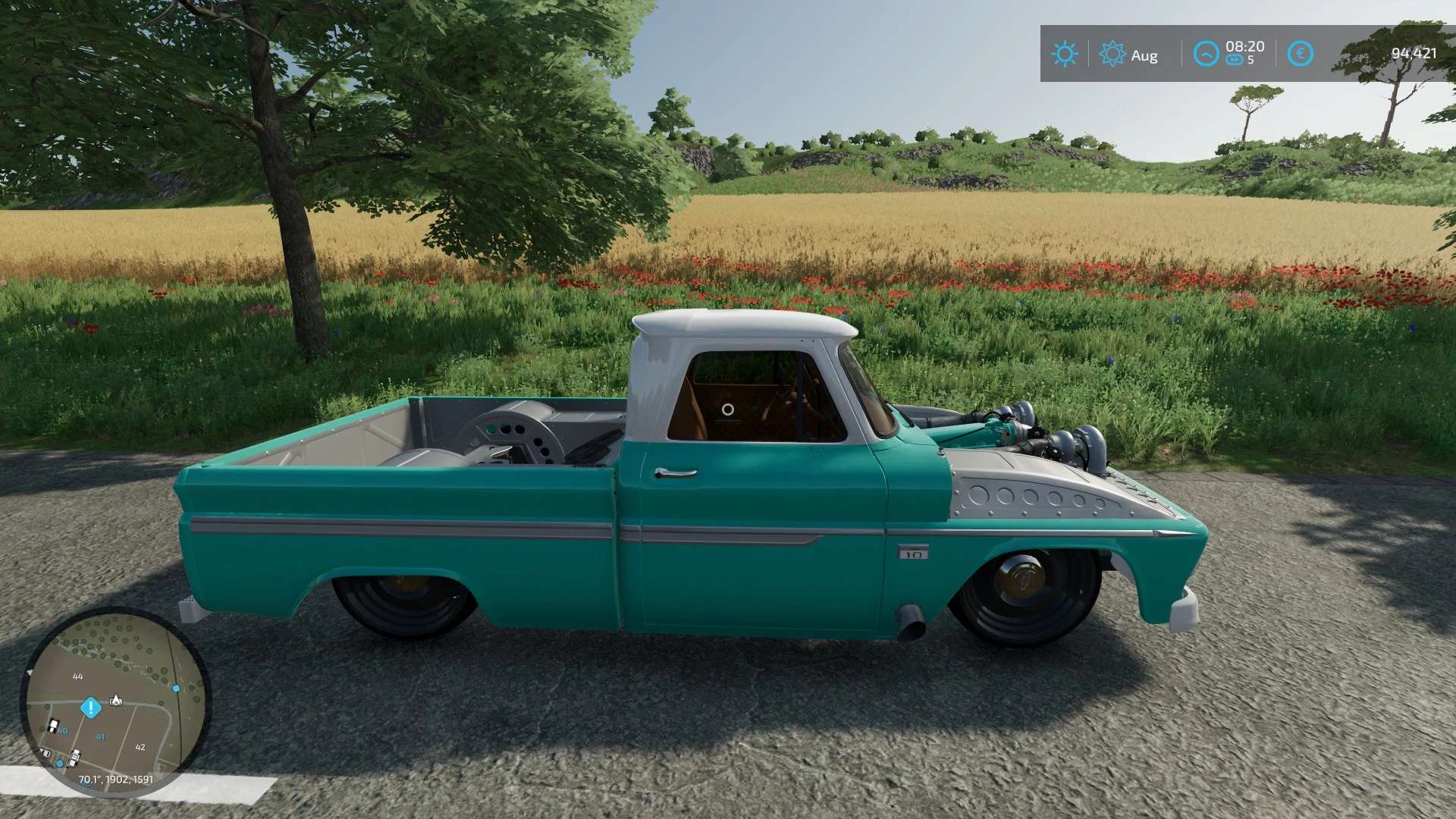
Task: Click the sunny weather forecast icon
Action: coord(1064,54)
